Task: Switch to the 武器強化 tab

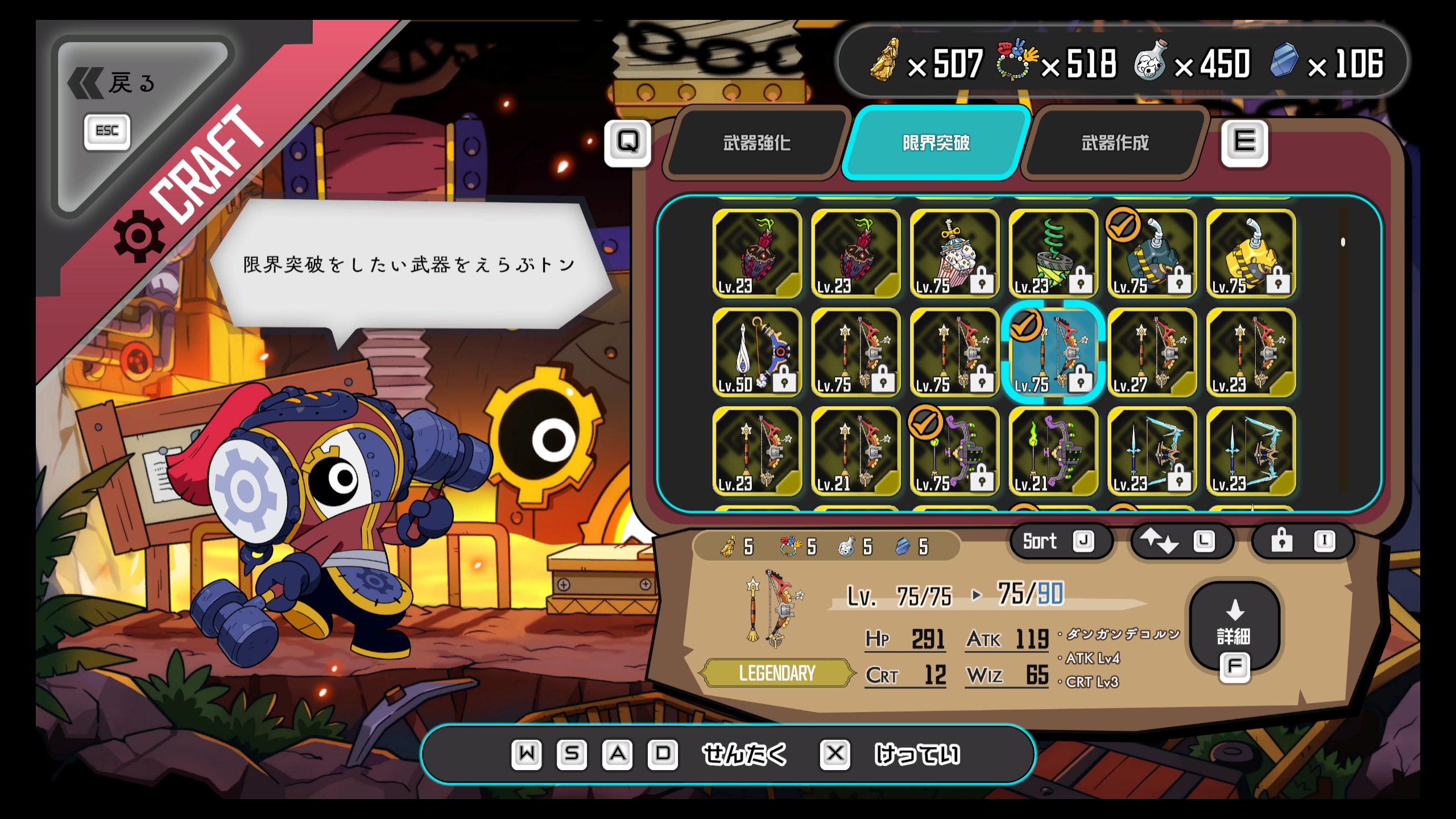Action: [756, 143]
